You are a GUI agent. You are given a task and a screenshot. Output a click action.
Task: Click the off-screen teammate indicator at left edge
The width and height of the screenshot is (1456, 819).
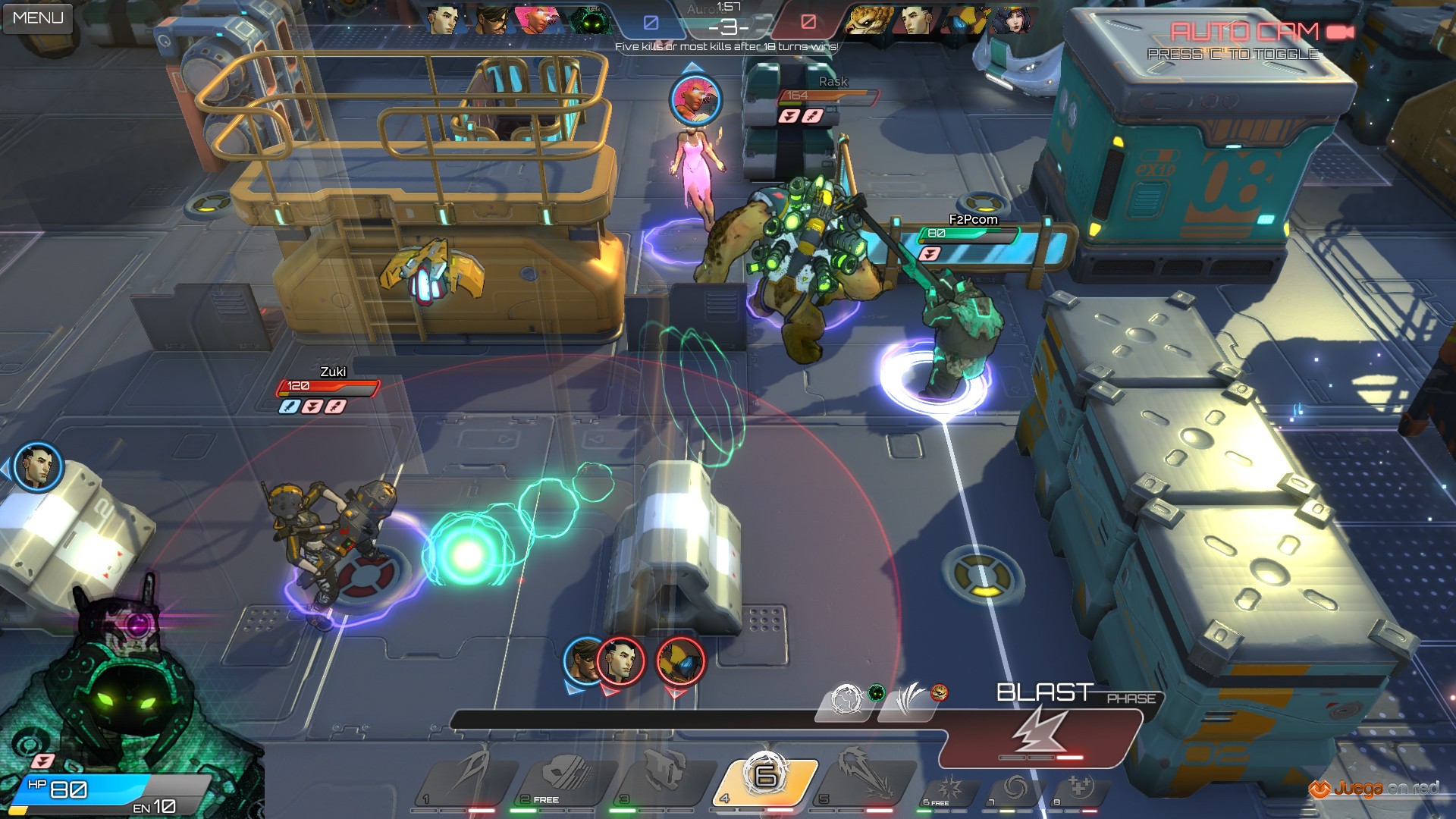click(x=37, y=466)
